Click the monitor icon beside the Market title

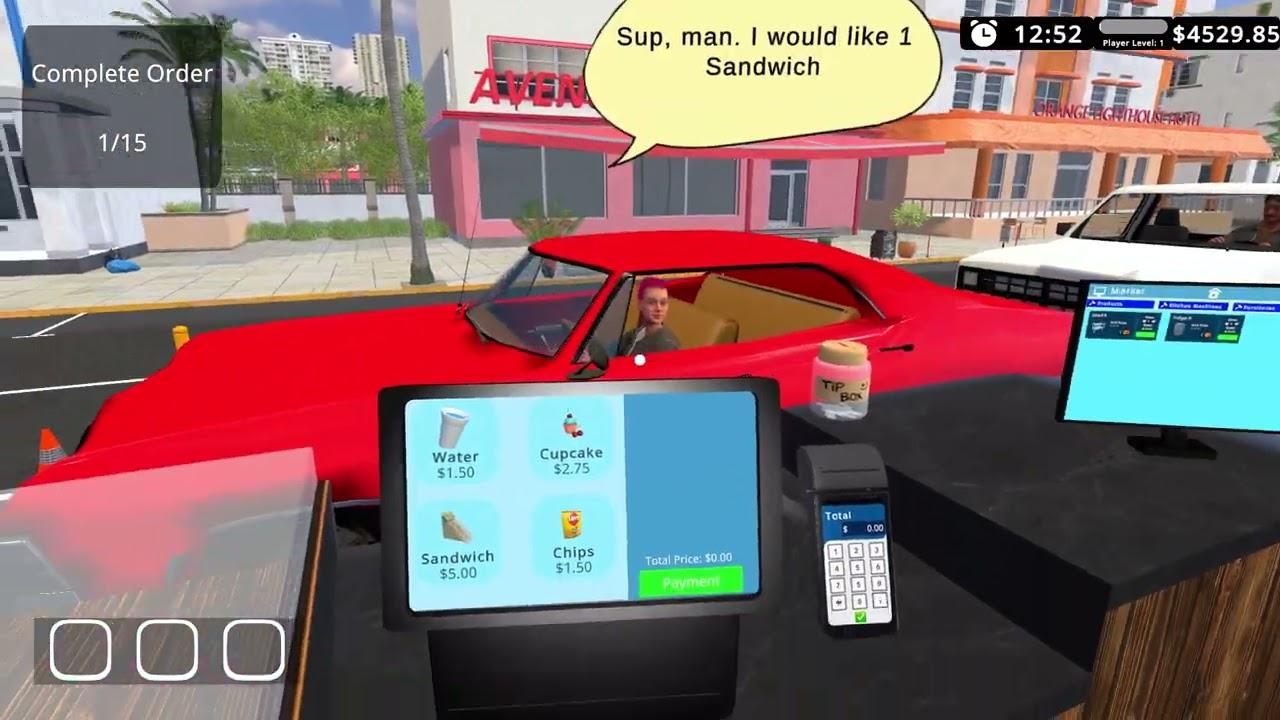(x=1100, y=291)
